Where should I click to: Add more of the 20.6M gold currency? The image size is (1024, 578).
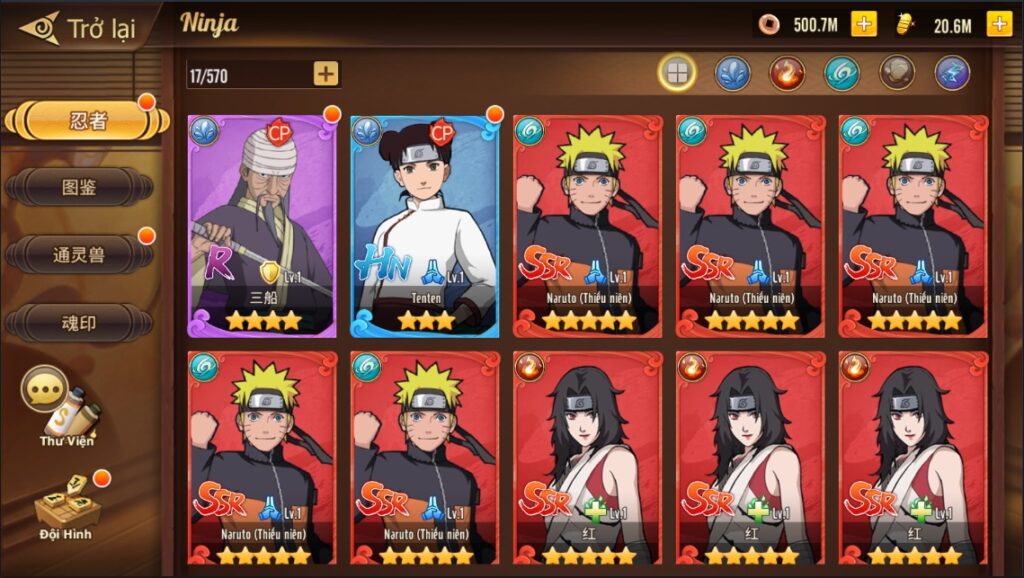(998, 25)
